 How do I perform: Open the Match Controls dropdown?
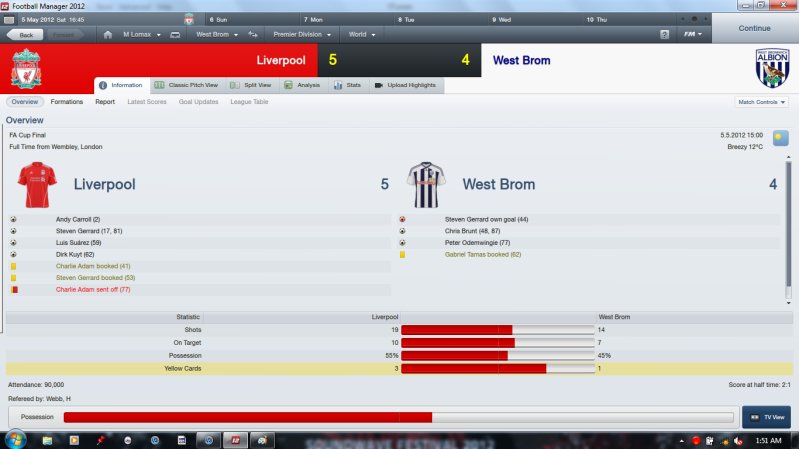762,102
